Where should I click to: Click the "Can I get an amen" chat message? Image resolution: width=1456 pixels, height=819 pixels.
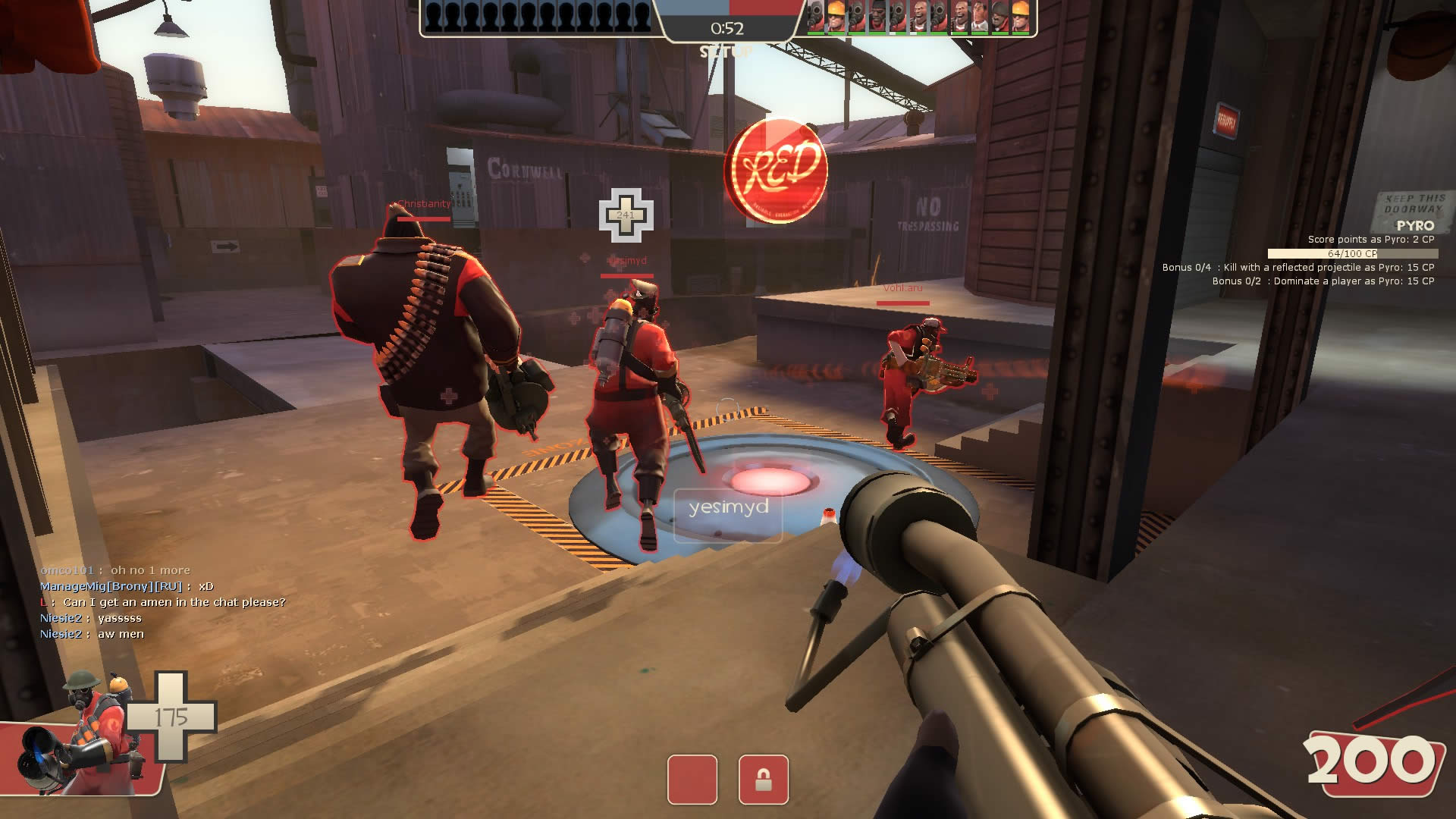pos(174,602)
